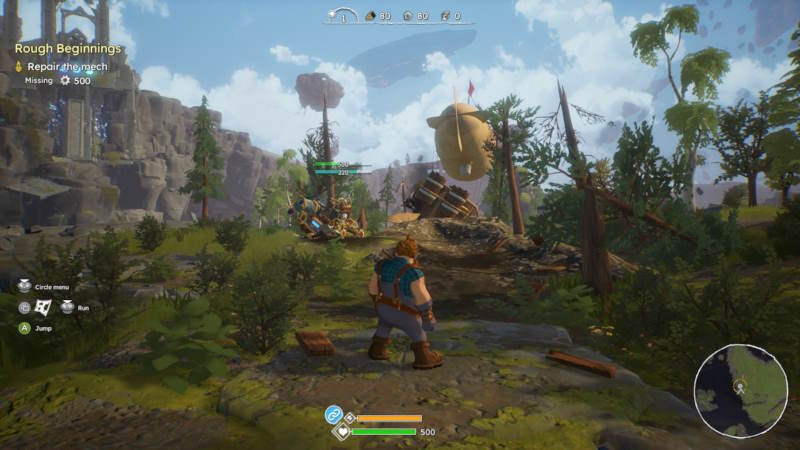Click the blue chain link icon

(333, 414)
